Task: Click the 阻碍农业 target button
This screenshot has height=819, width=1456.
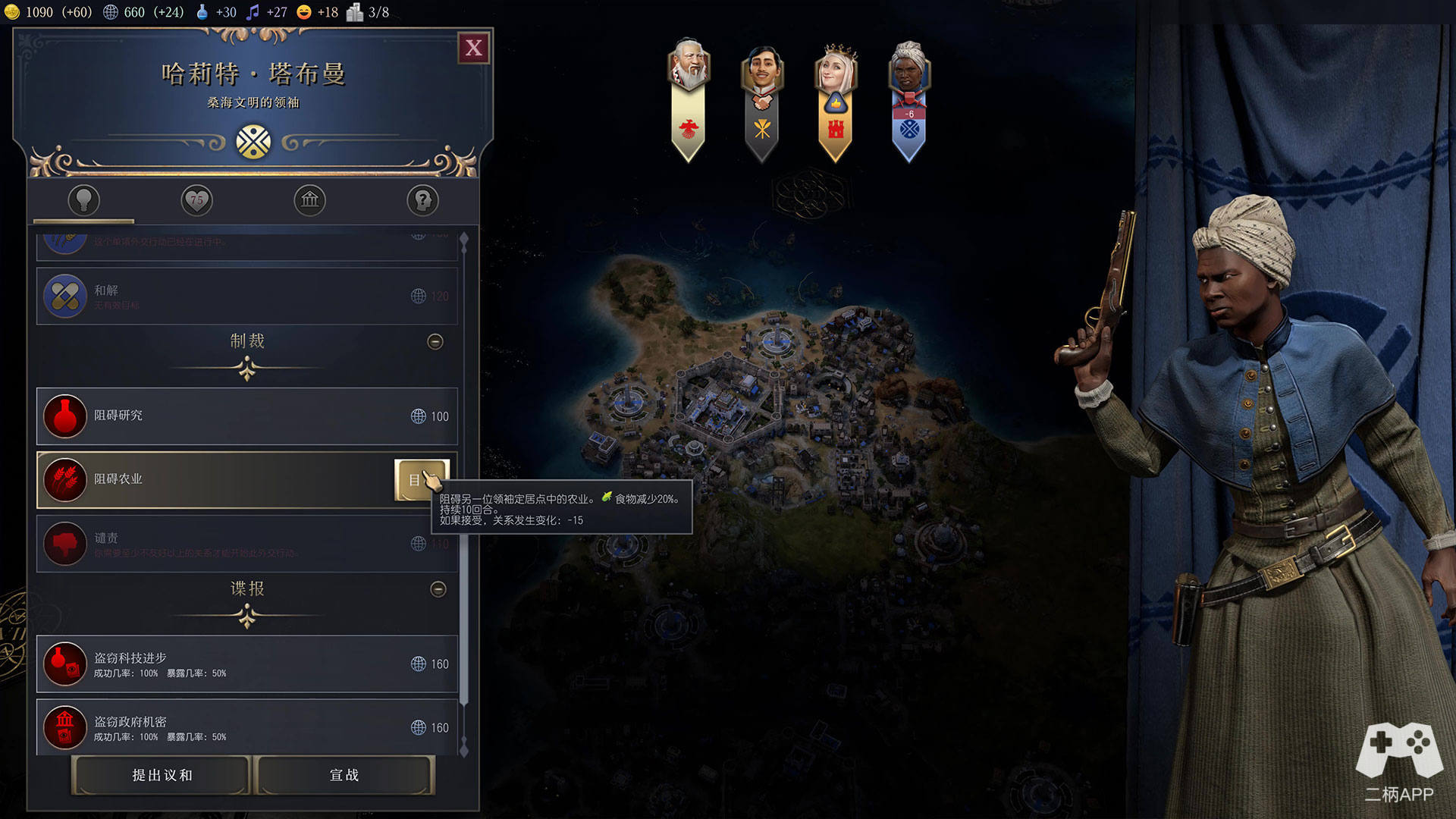Action: click(421, 479)
